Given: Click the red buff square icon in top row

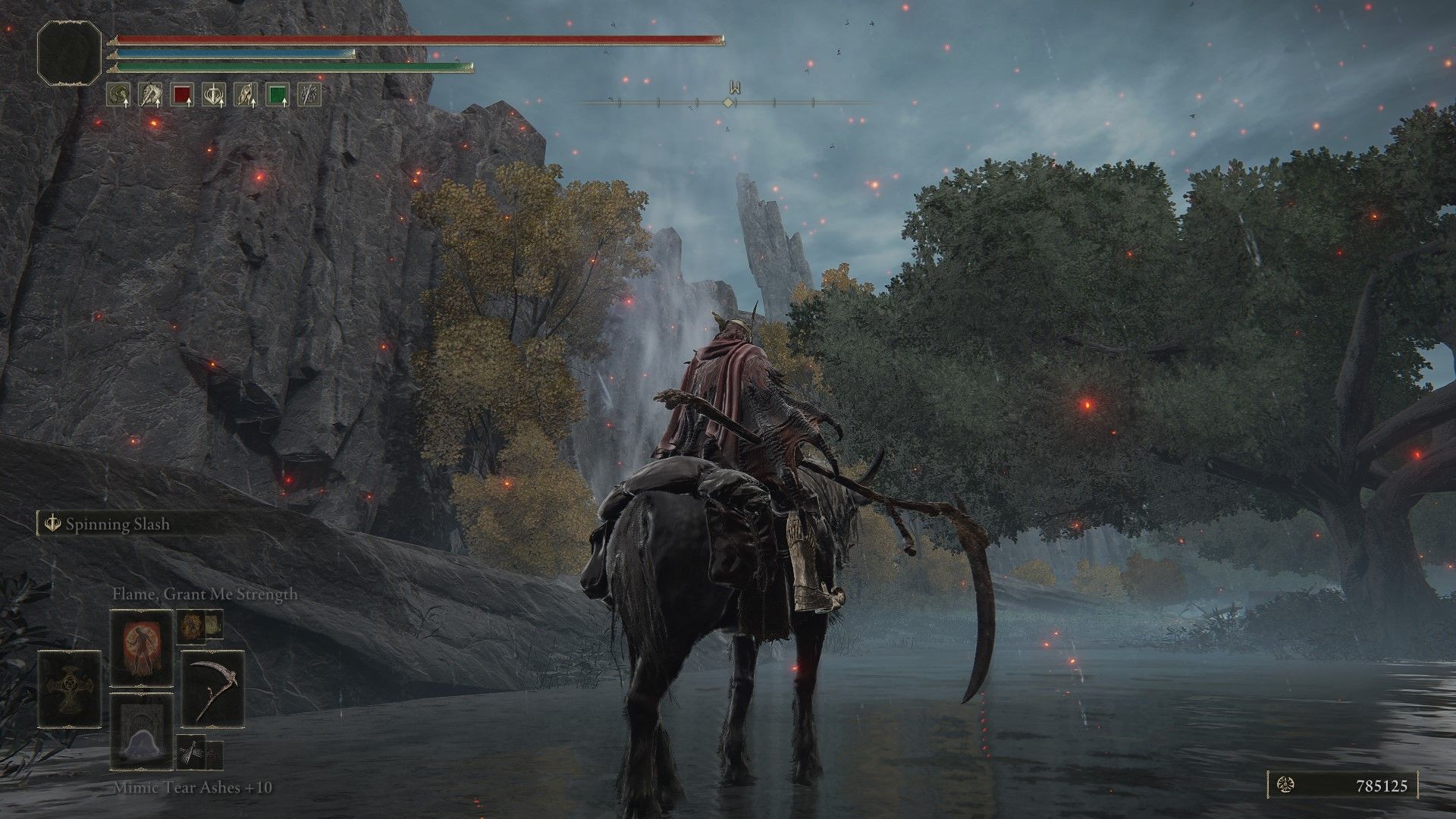Looking at the screenshot, I should tap(180, 95).
